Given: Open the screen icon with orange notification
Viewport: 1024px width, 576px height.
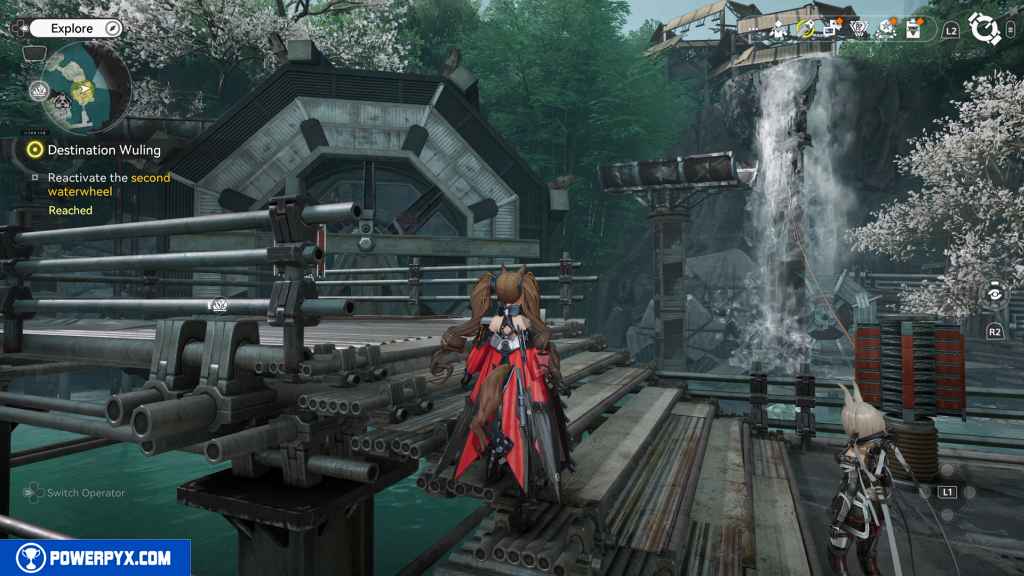Looking at the screenshot, I should tap(830, 30).
